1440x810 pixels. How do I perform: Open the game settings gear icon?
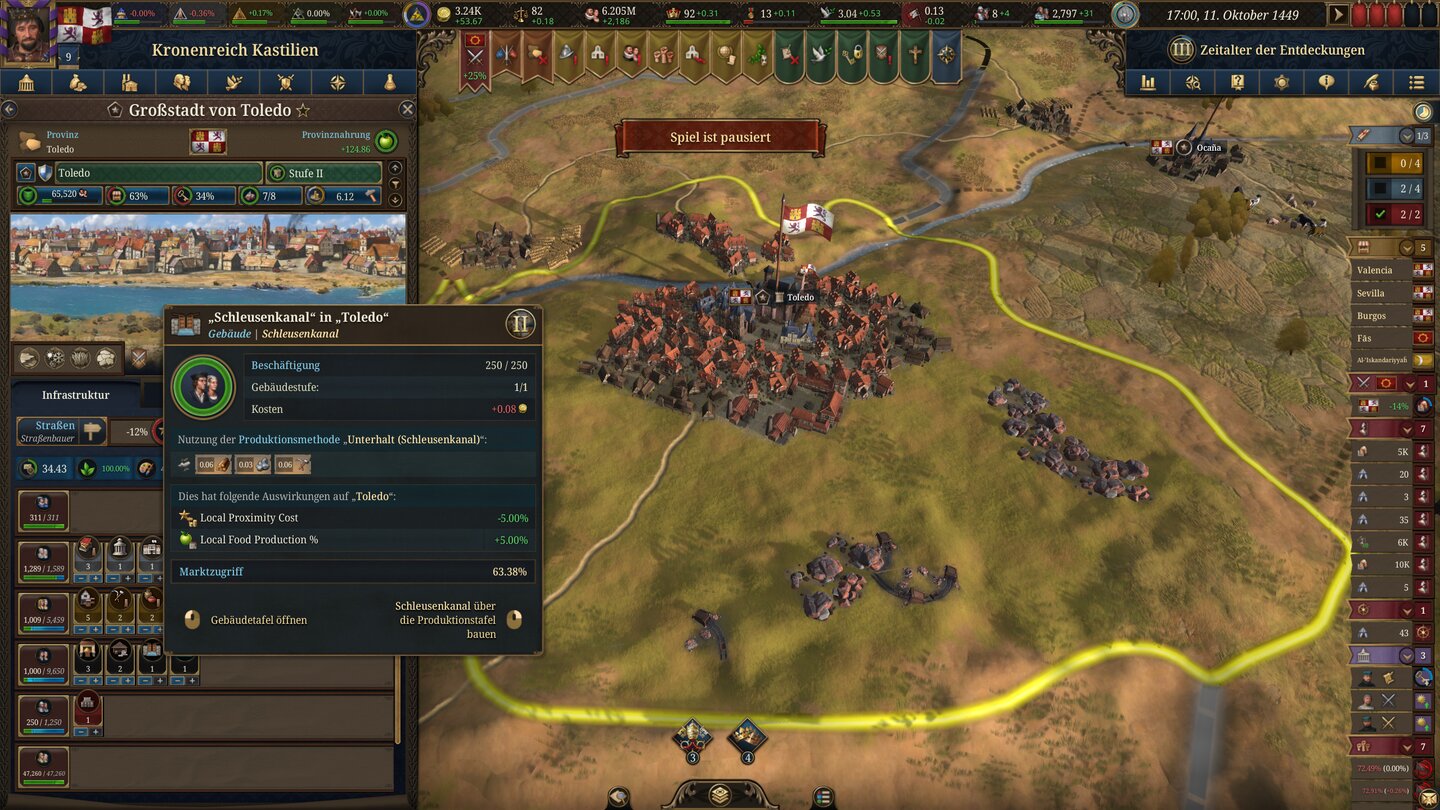(x=1281, y=82)
